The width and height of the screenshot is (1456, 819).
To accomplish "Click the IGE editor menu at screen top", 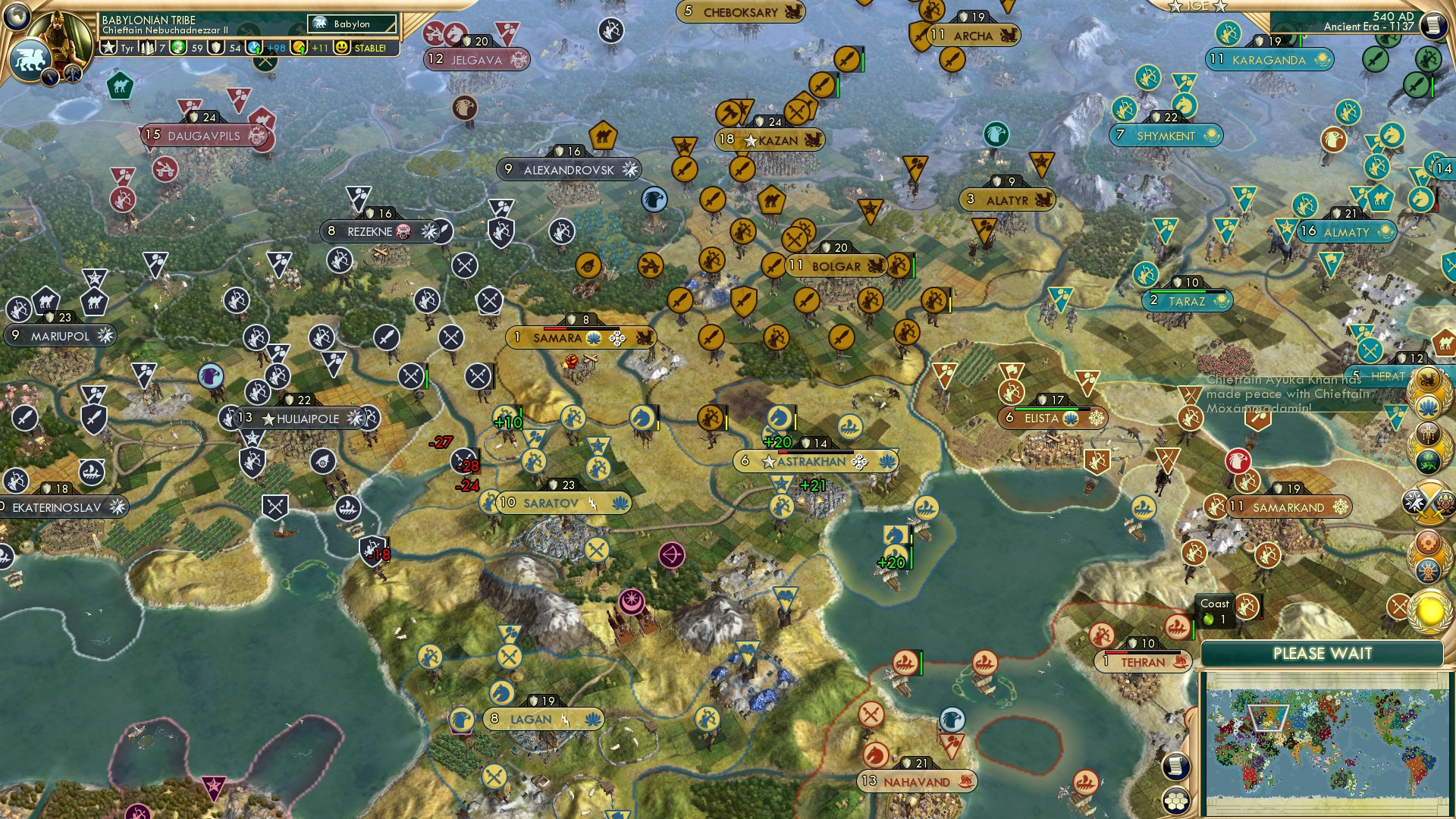I will (1197, 8).
